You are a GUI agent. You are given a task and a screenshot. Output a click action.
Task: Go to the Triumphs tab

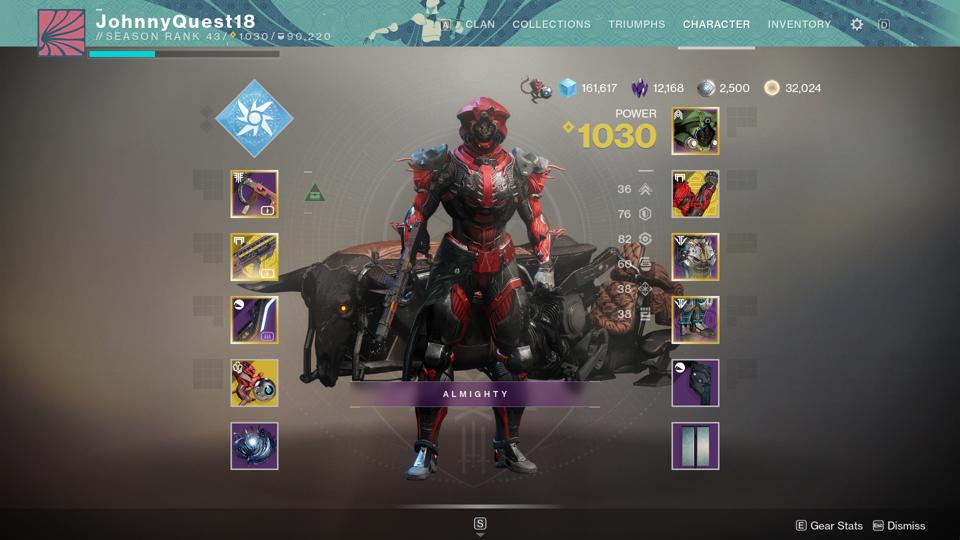coord(637,24)
